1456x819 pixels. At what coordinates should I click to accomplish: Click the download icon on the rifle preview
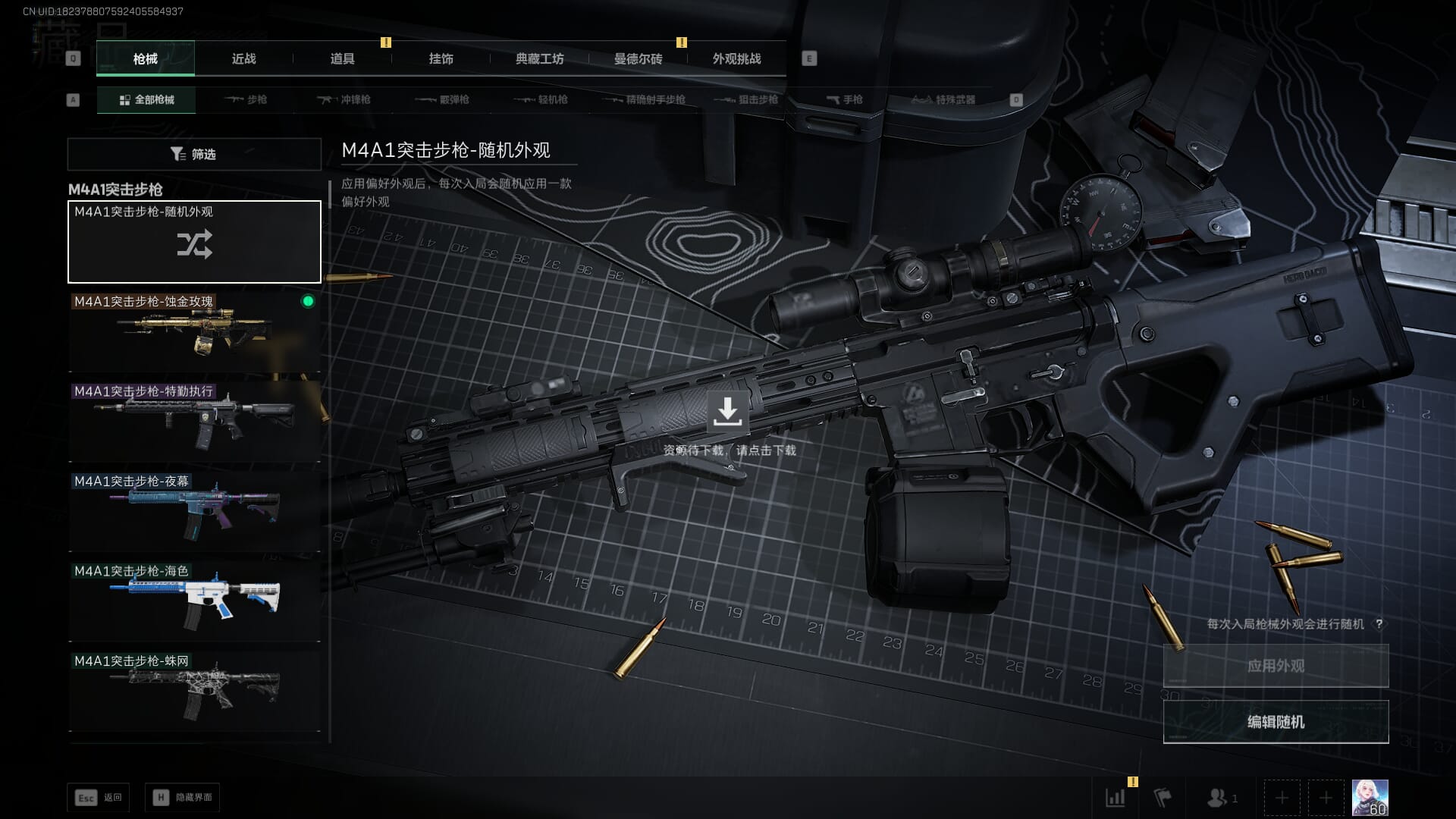[x=727, y=411]
